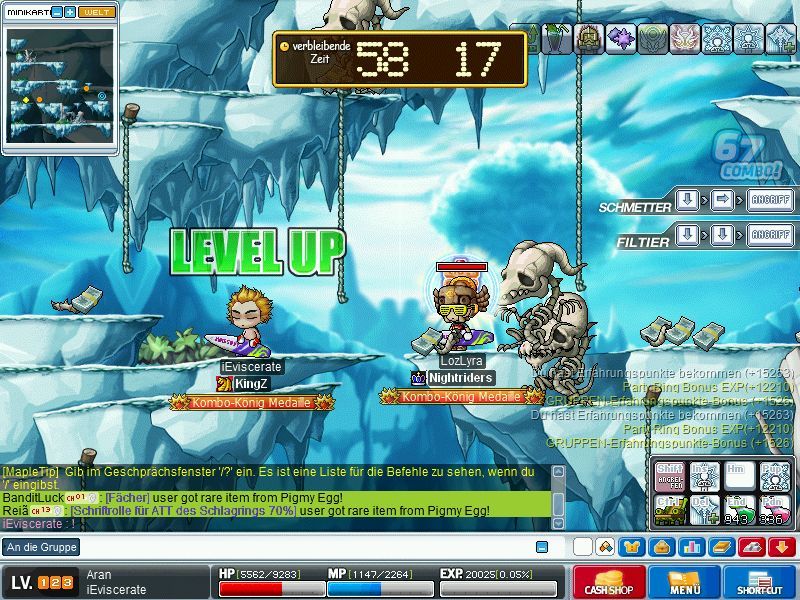
Task: Click the red down-arrow quickbar button
Action: (x=781, y=547)
